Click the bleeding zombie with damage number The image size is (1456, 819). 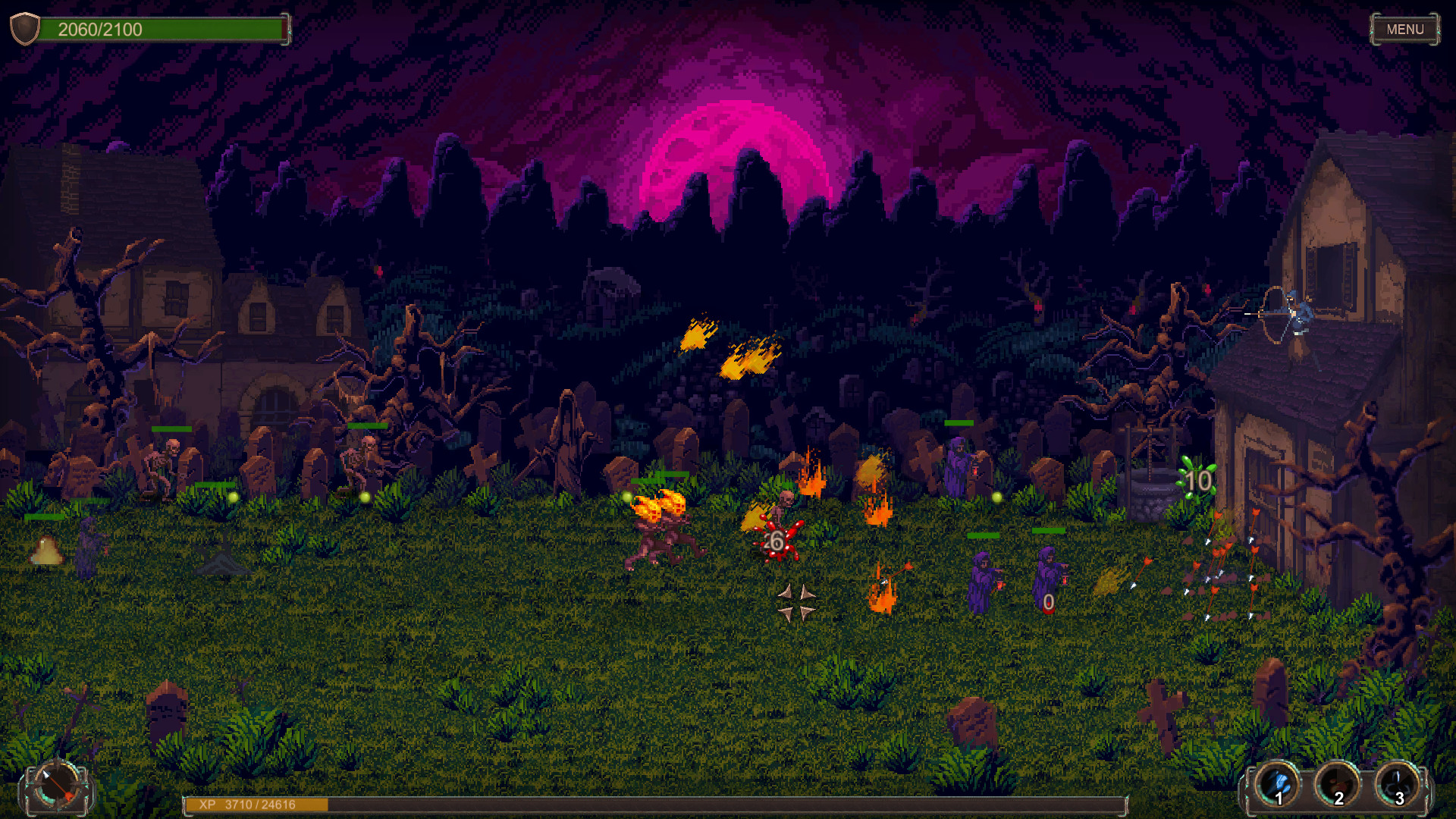point(777,531)
